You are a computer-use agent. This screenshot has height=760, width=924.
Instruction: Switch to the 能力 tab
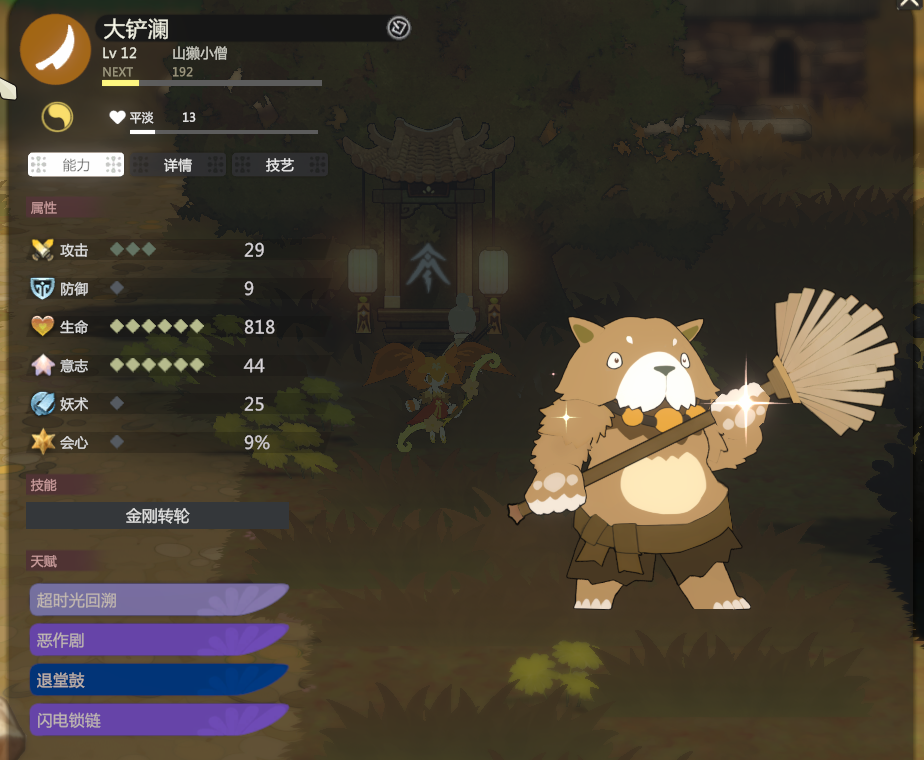76,165
